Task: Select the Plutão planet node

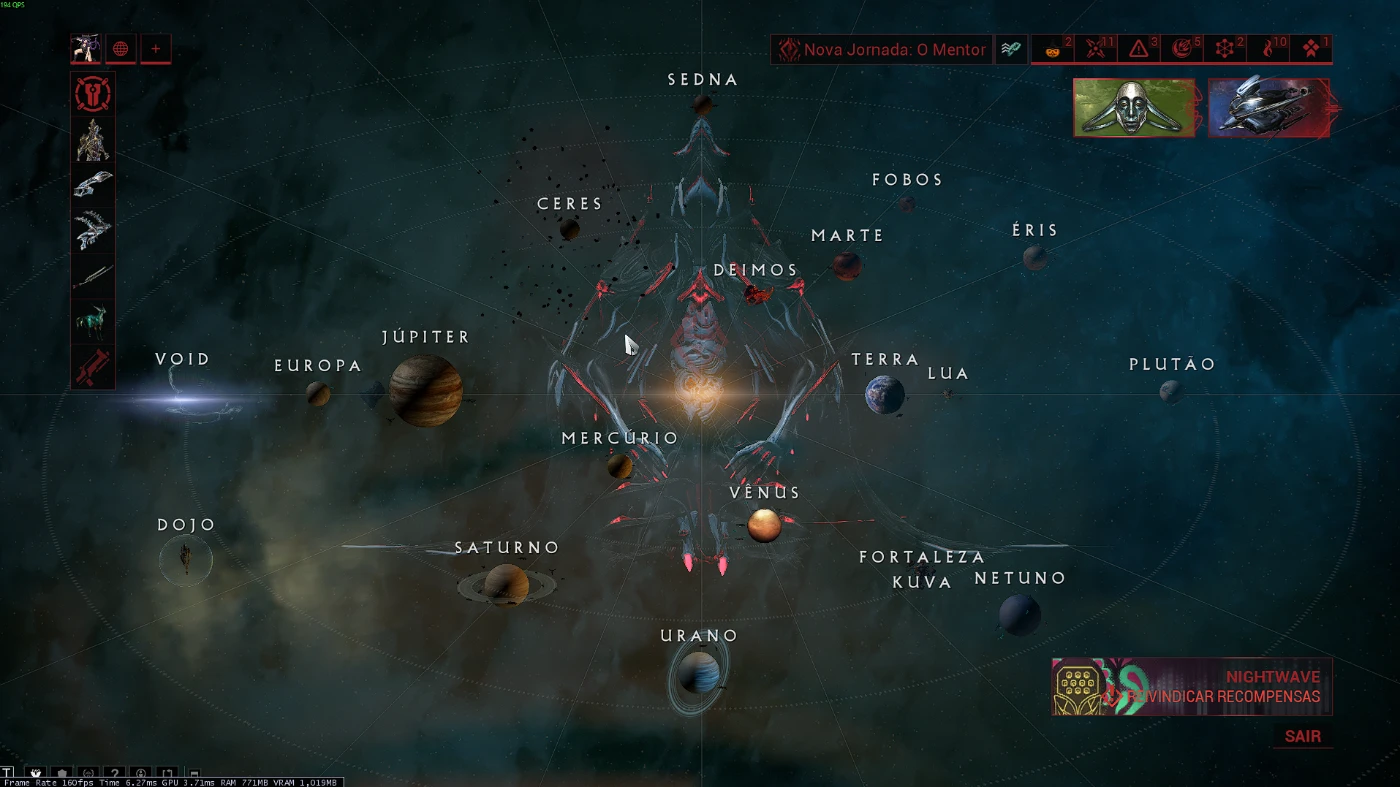Action: pos(1170,391)
